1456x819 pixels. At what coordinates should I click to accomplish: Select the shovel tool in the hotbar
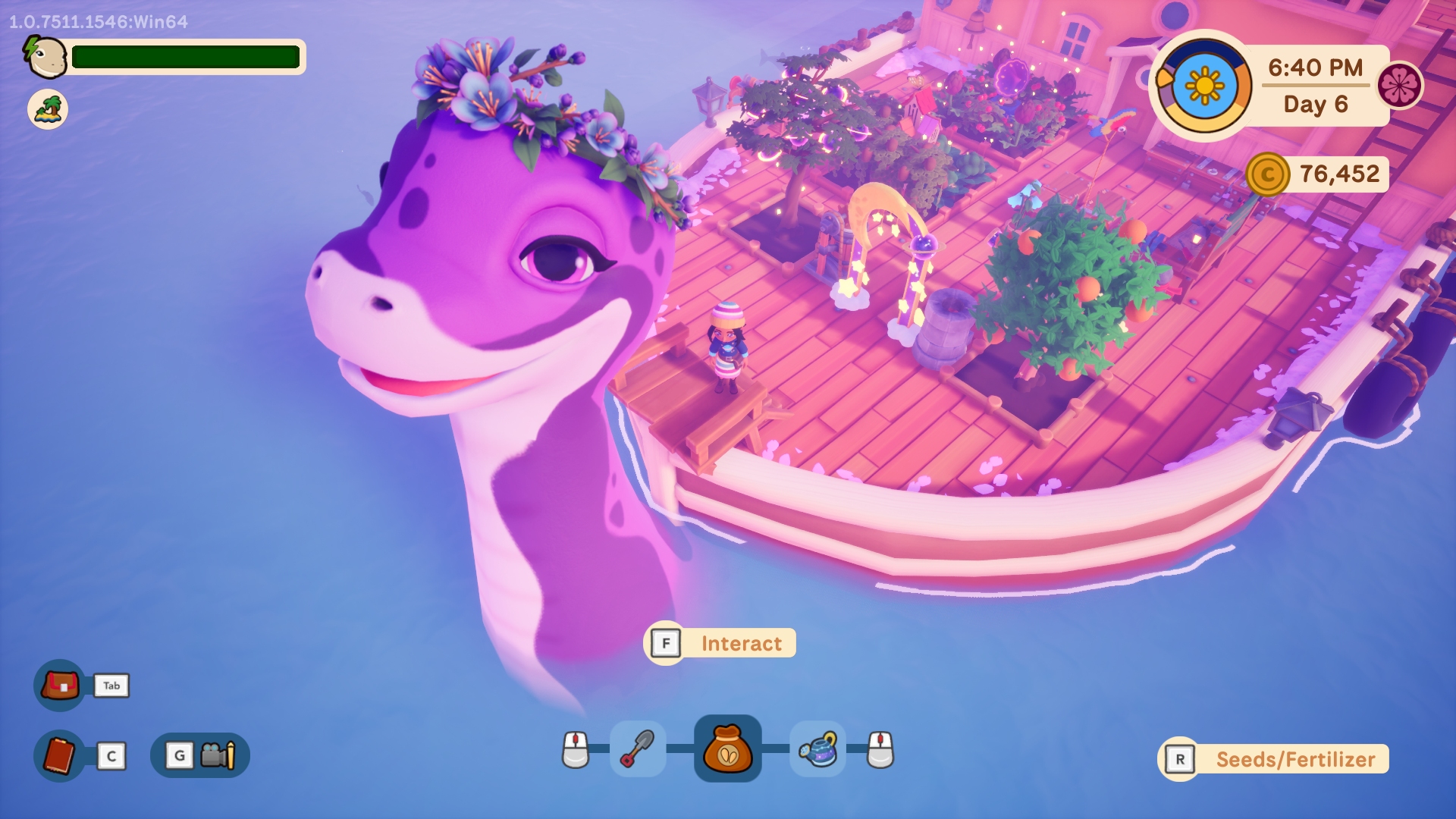pos(638,749)
